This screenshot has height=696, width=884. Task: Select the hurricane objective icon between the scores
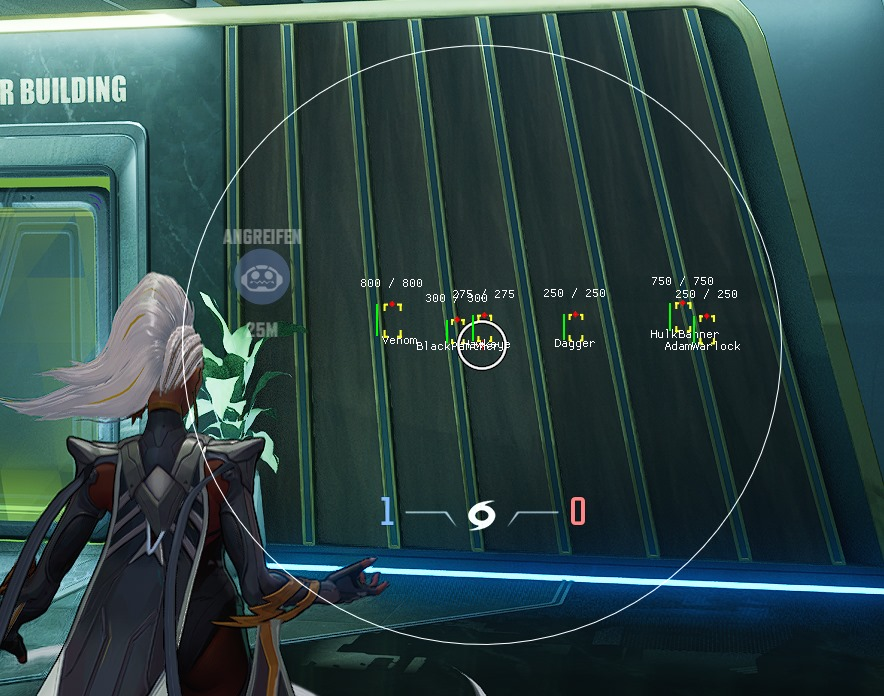[482, 515]
